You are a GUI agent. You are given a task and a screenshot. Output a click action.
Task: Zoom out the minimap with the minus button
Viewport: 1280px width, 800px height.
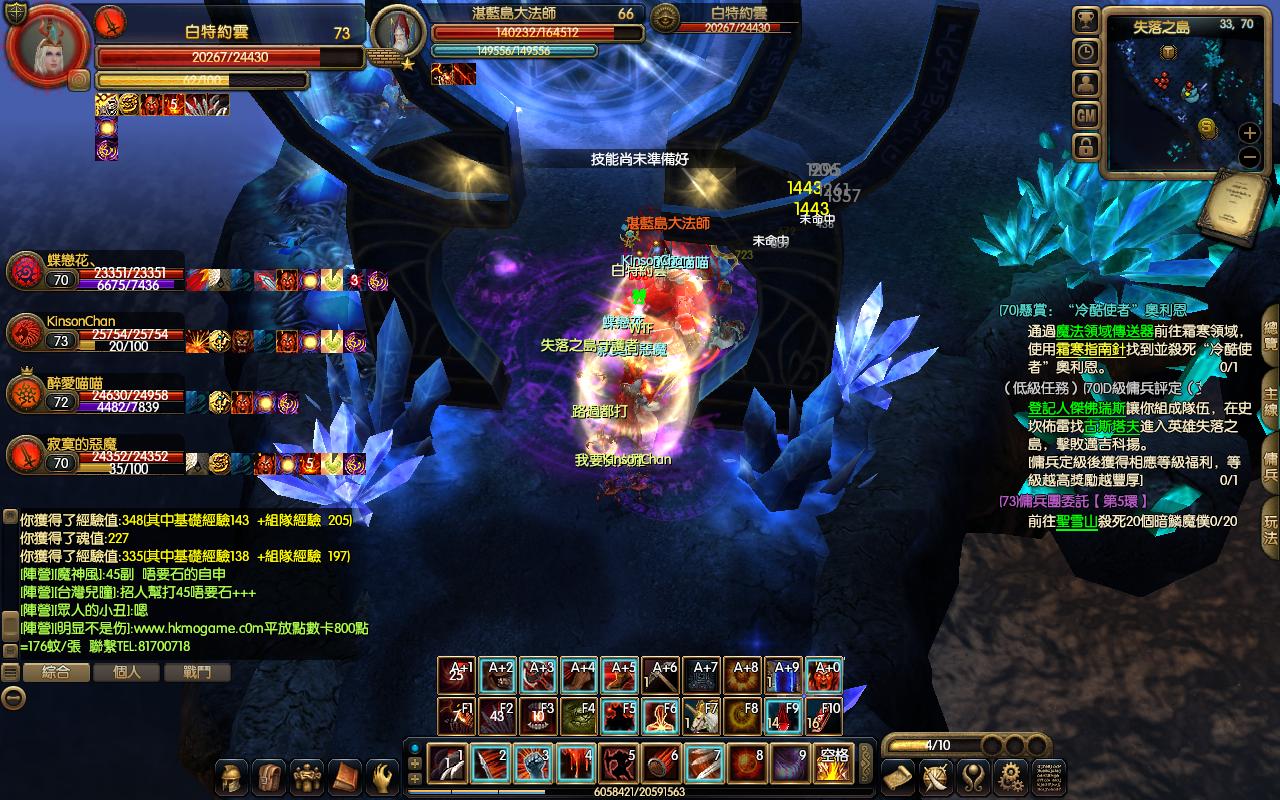coord(1249,157)
